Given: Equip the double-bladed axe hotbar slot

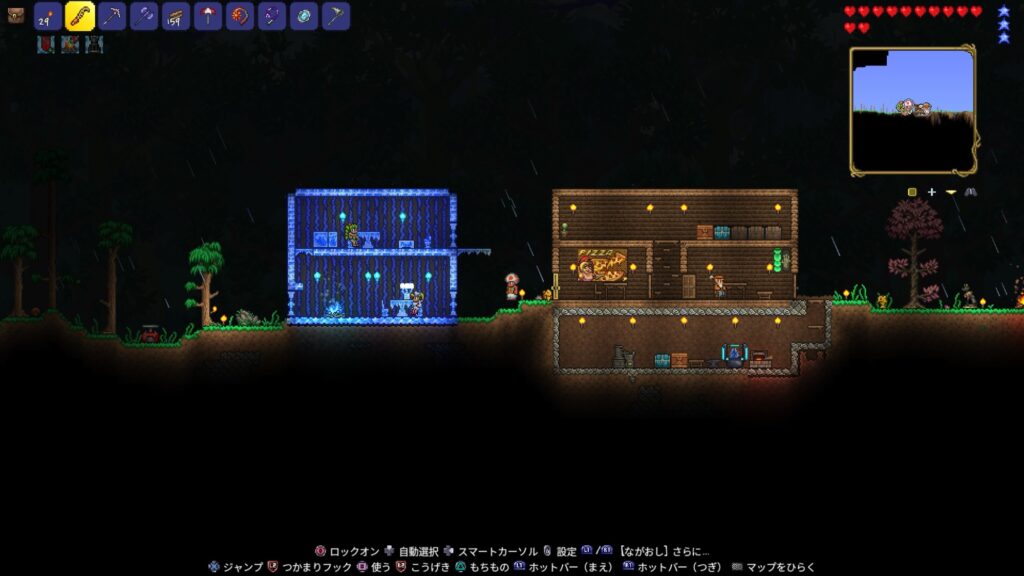Looking at the screenshot, I should point(144,16).
